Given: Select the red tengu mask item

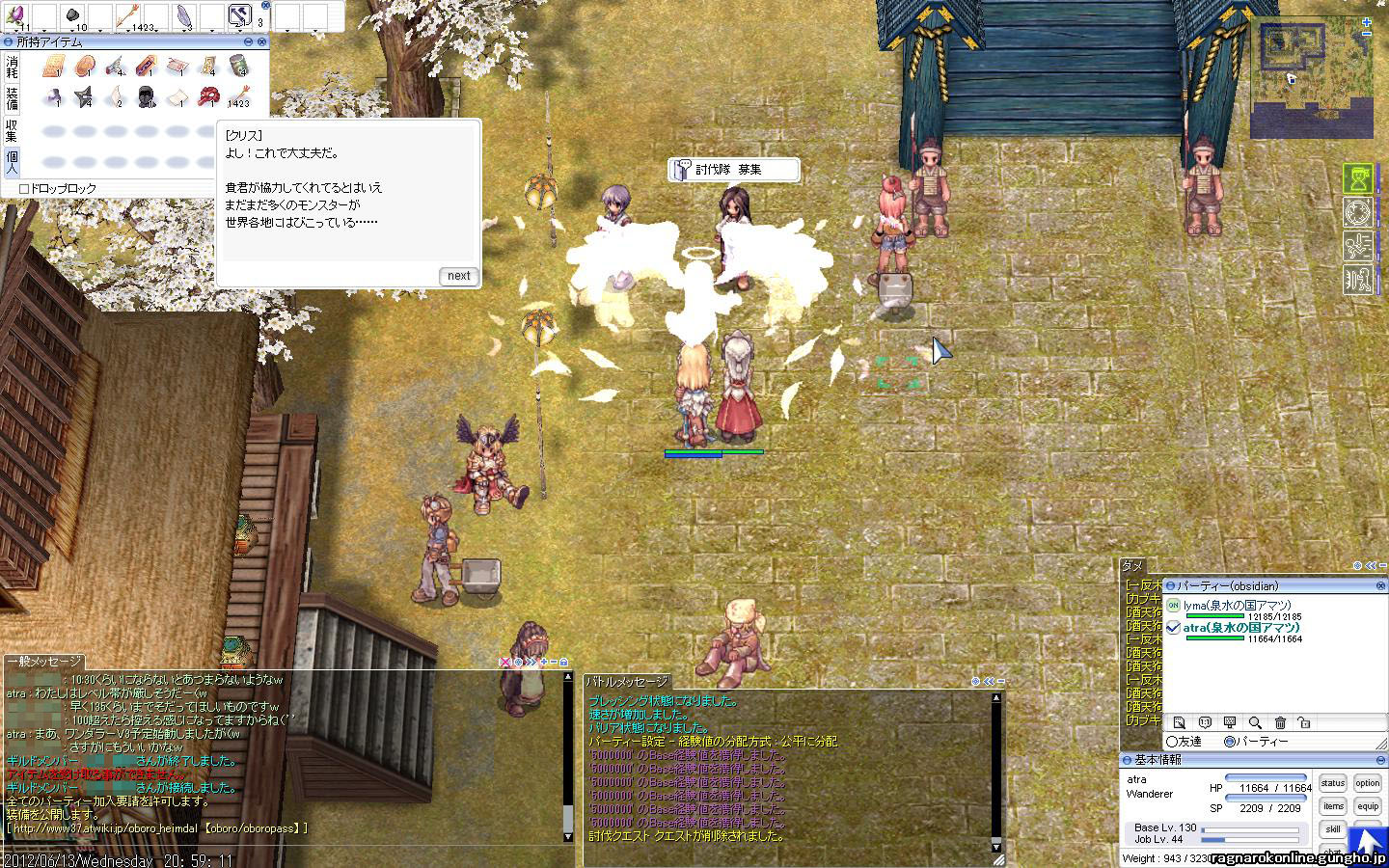Looking at the screenshot, I should (x=208, y=95).
